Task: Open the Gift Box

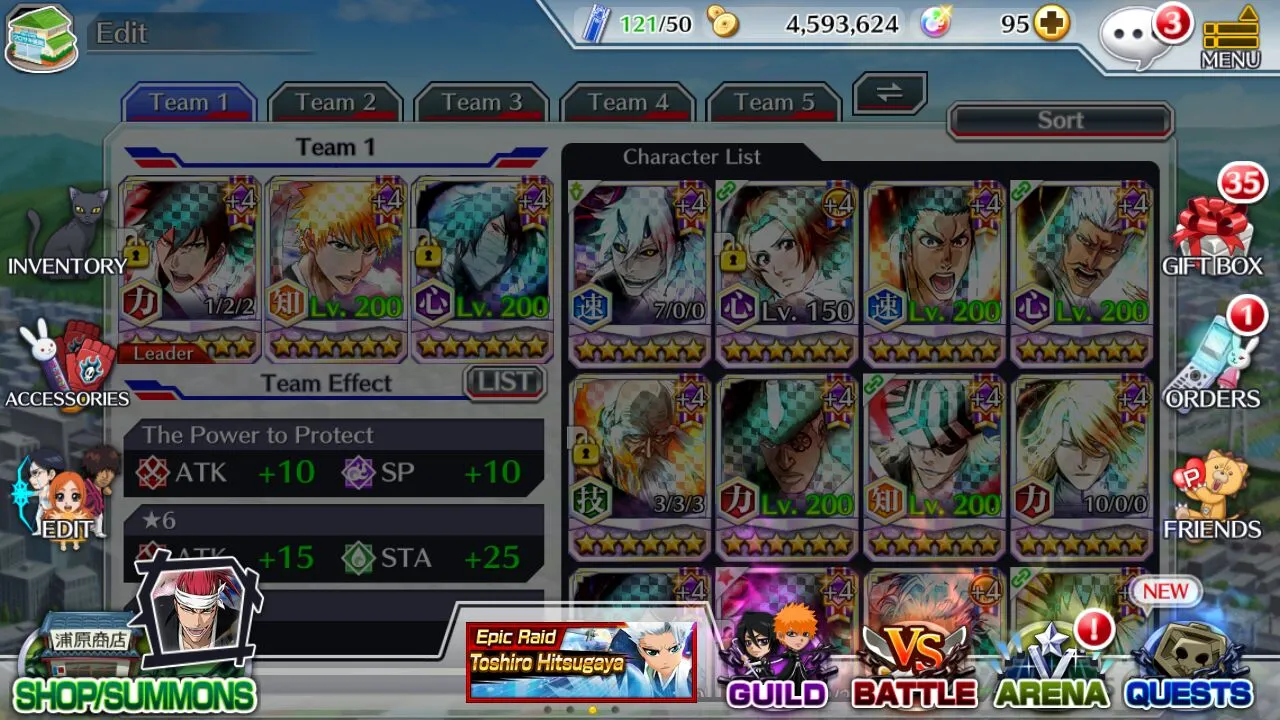Action: coord(1211,236)
